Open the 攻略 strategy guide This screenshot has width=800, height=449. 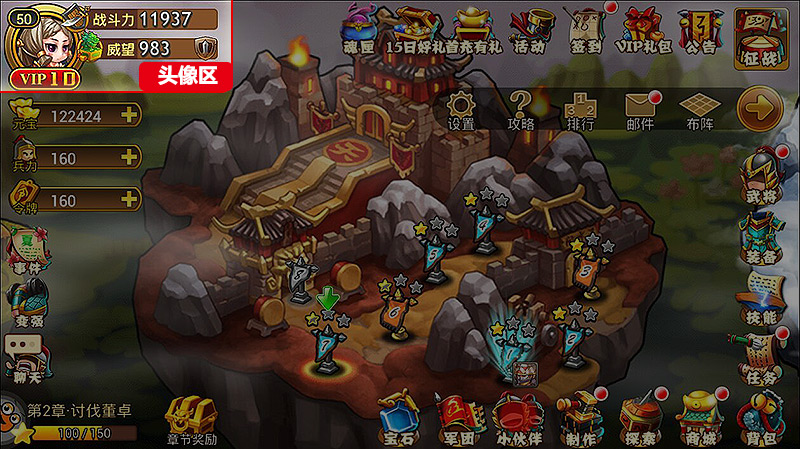pos(521,109)
